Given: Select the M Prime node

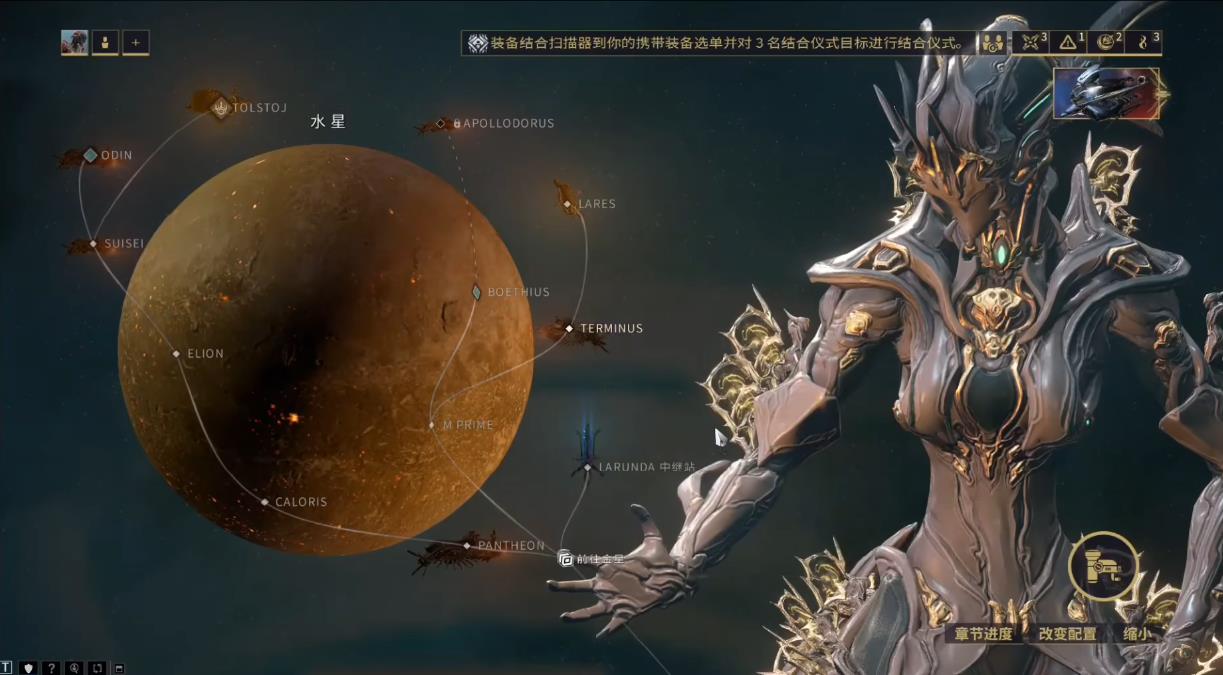Looking at the screenshot, I should pos(433,425).
